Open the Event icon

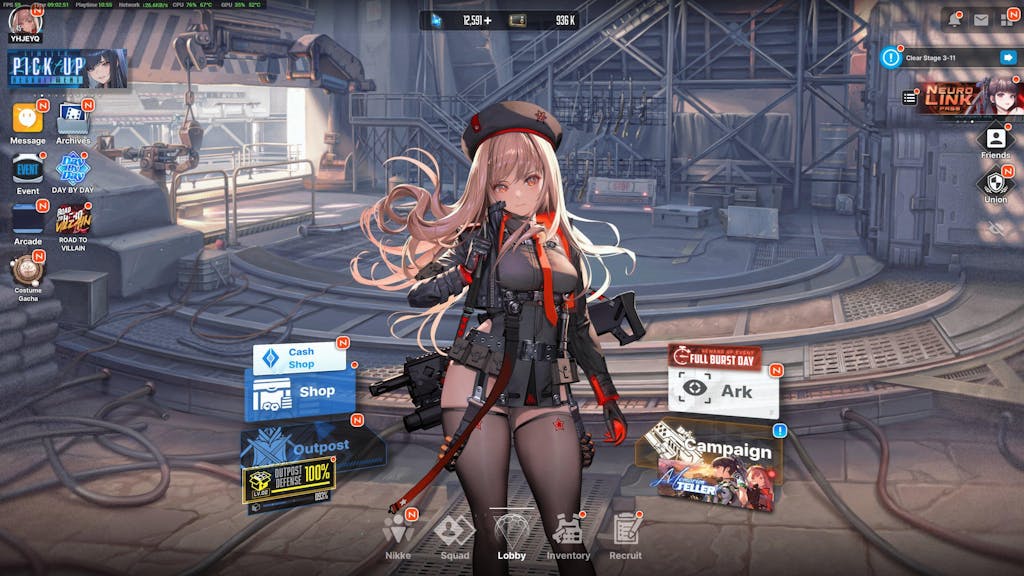click(28, 170)
